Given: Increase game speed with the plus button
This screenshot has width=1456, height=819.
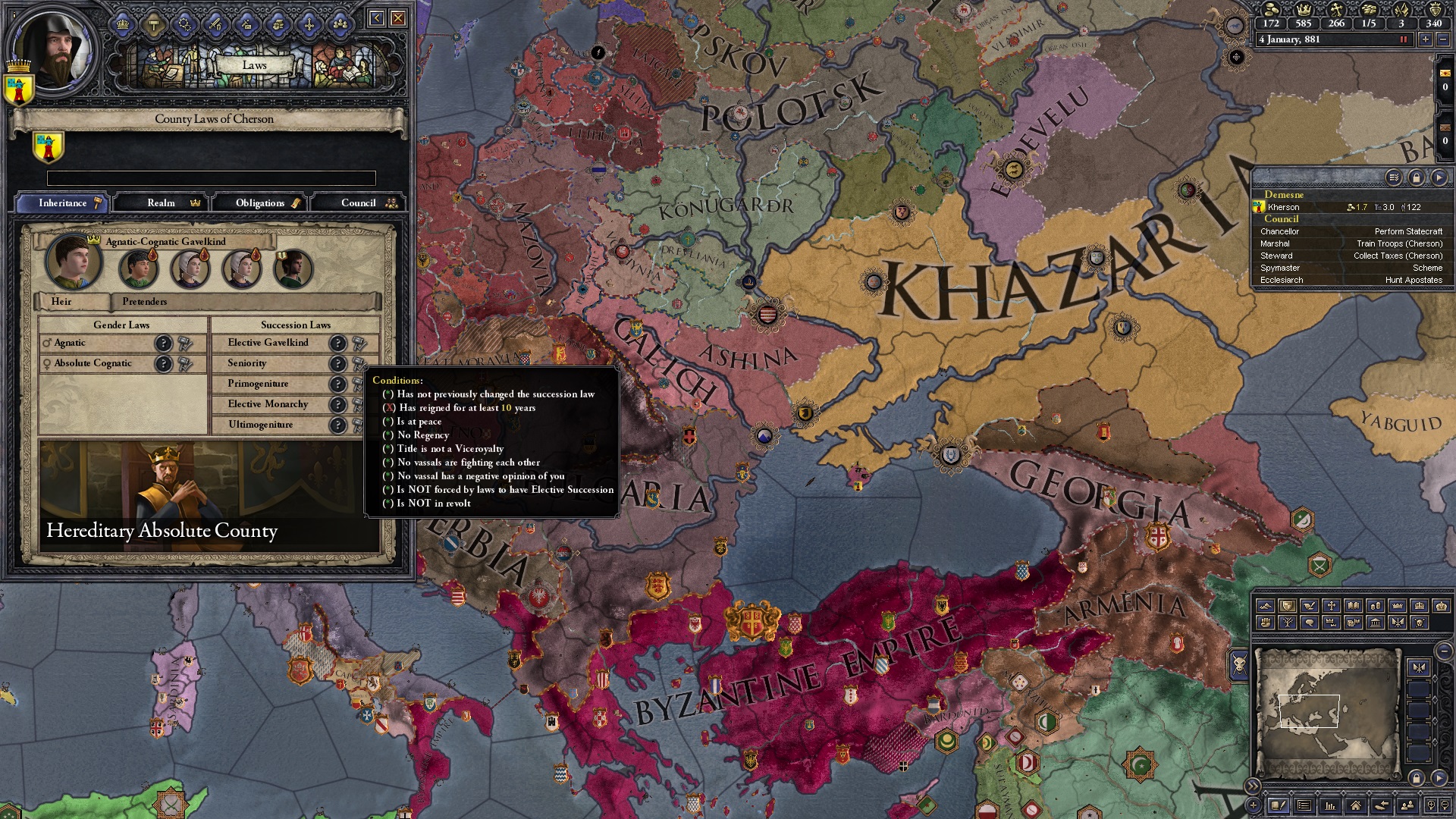Looking at the screenshot, I should pyautogui.click(x=1426, y=39).
